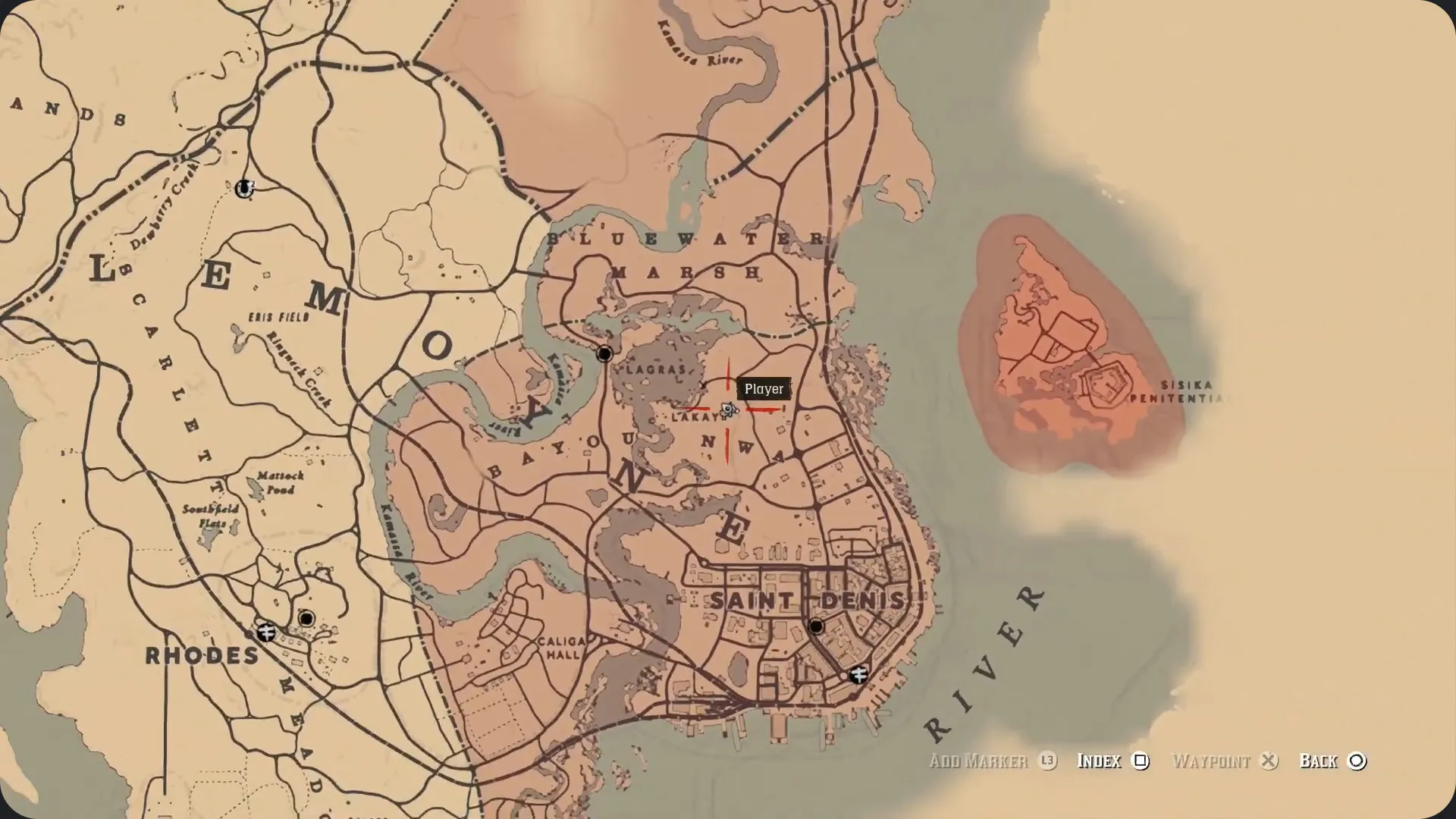Click the black location marker beside Lagras
The height and width of the screenshot is (819, 1456).
click(x=604, y=353)
